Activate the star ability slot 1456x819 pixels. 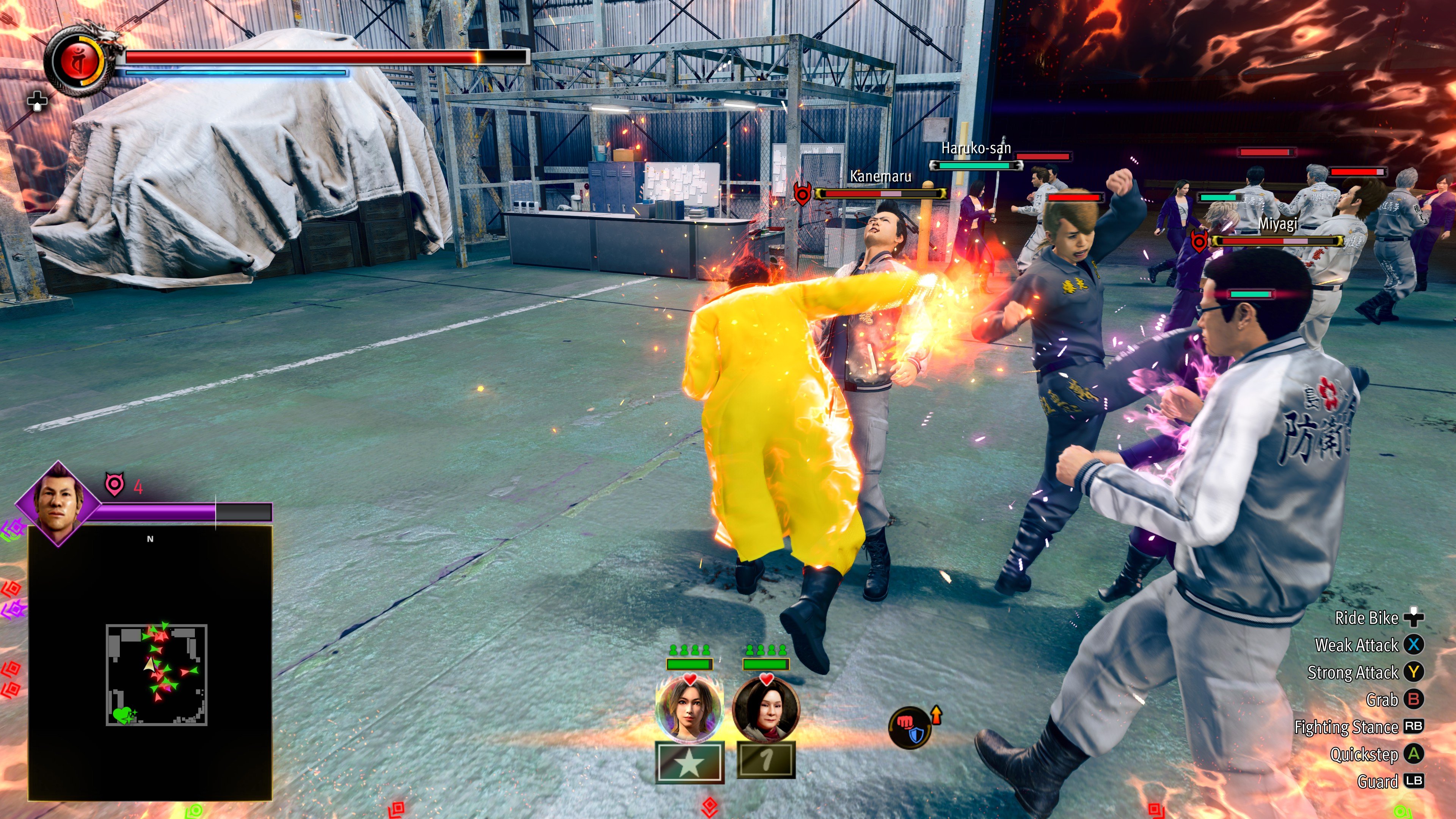(690, 763)
